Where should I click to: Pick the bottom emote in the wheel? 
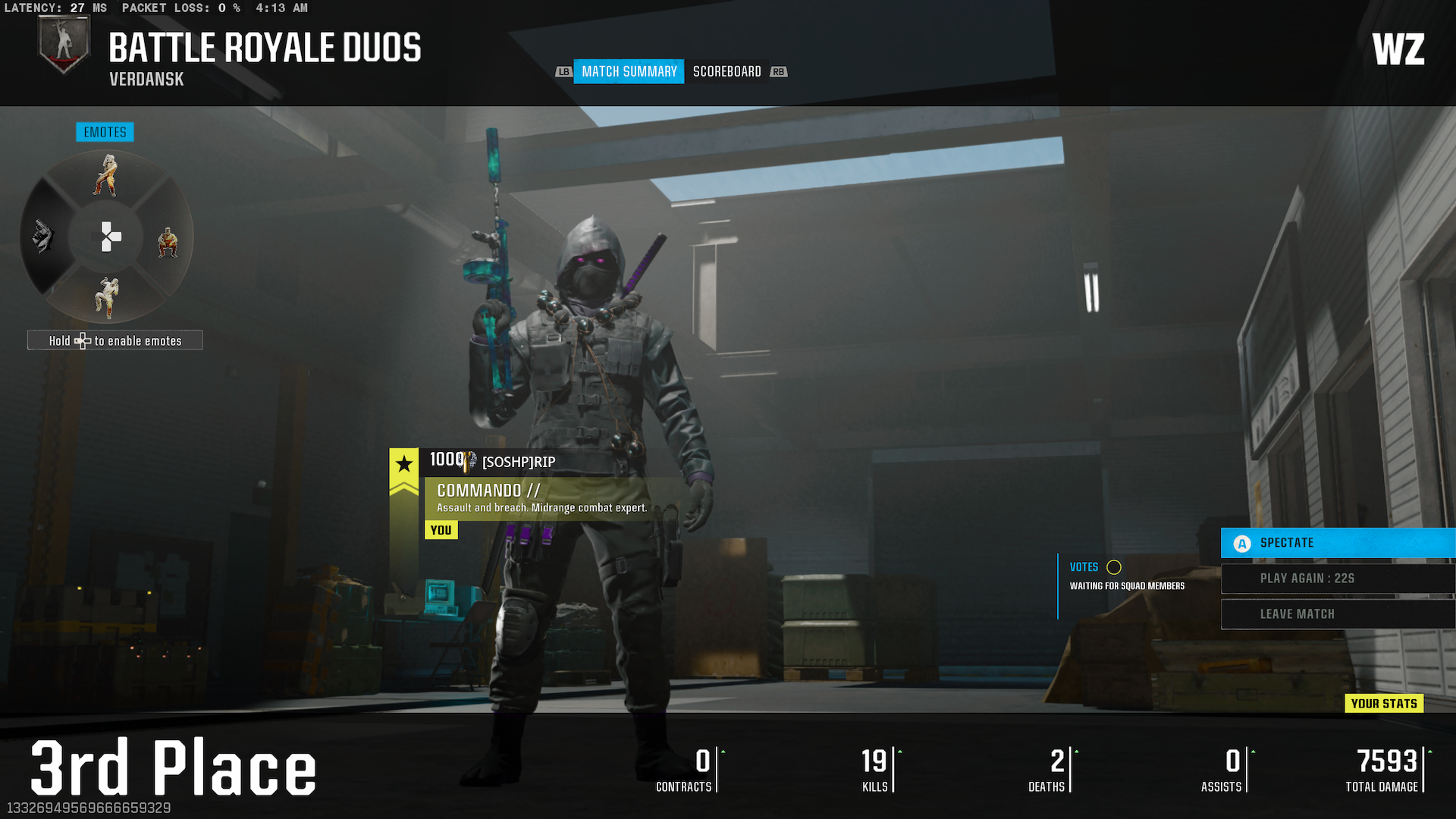(x=107, y=297)
